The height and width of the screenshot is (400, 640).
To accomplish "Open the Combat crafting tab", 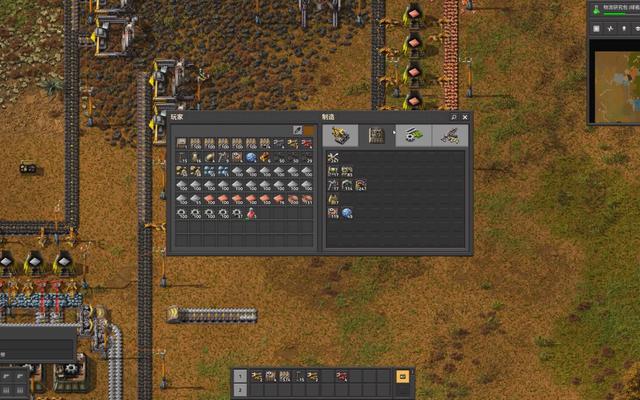I will tap(449, 135).
